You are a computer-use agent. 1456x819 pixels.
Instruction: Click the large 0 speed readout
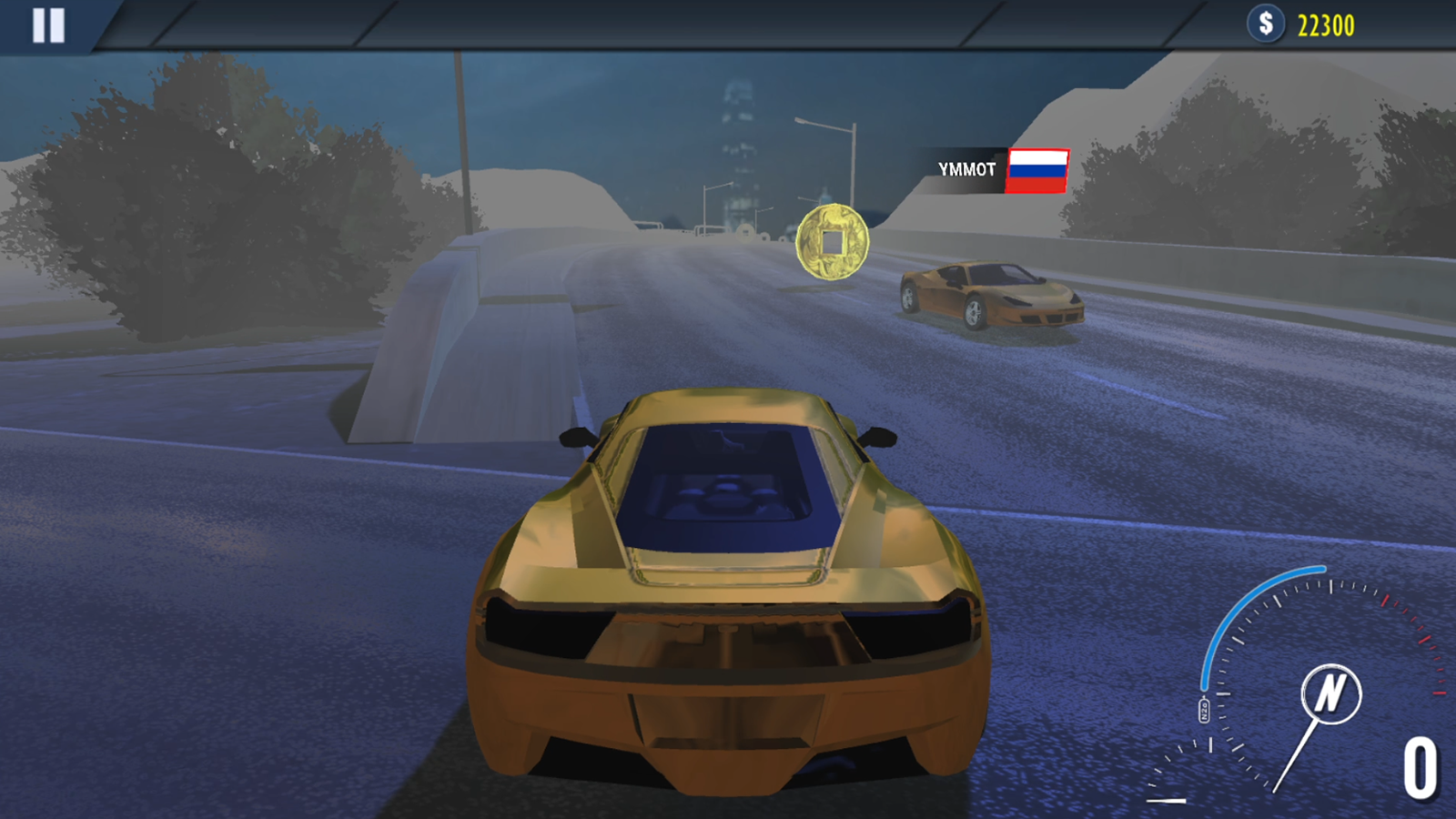pos(1420,769)
